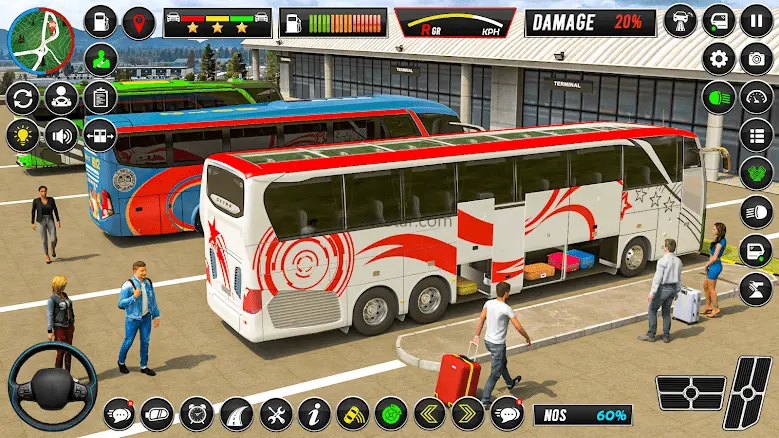Toggle the green headlight beam button
The width and height of the screenshot is (779, 438).
click(719, 97)
